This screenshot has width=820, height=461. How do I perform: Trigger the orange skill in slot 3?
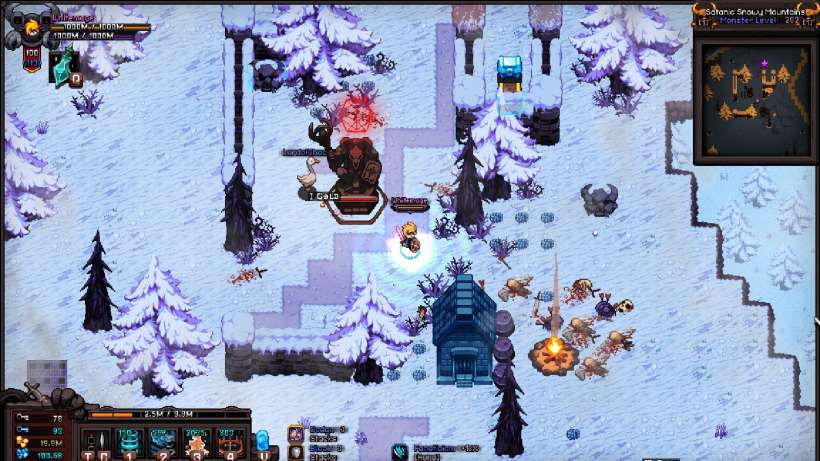pyautogui.click(x=197, y=441)
